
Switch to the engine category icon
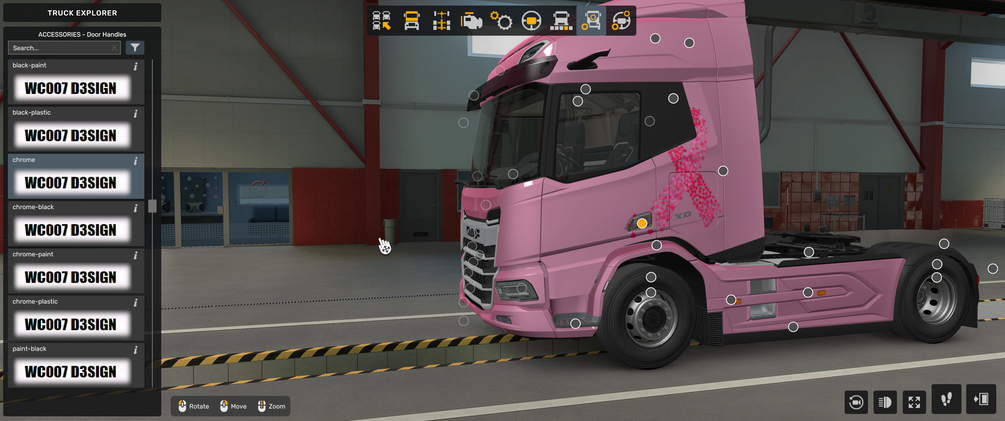pyautogui.click(x=472, y=20)
